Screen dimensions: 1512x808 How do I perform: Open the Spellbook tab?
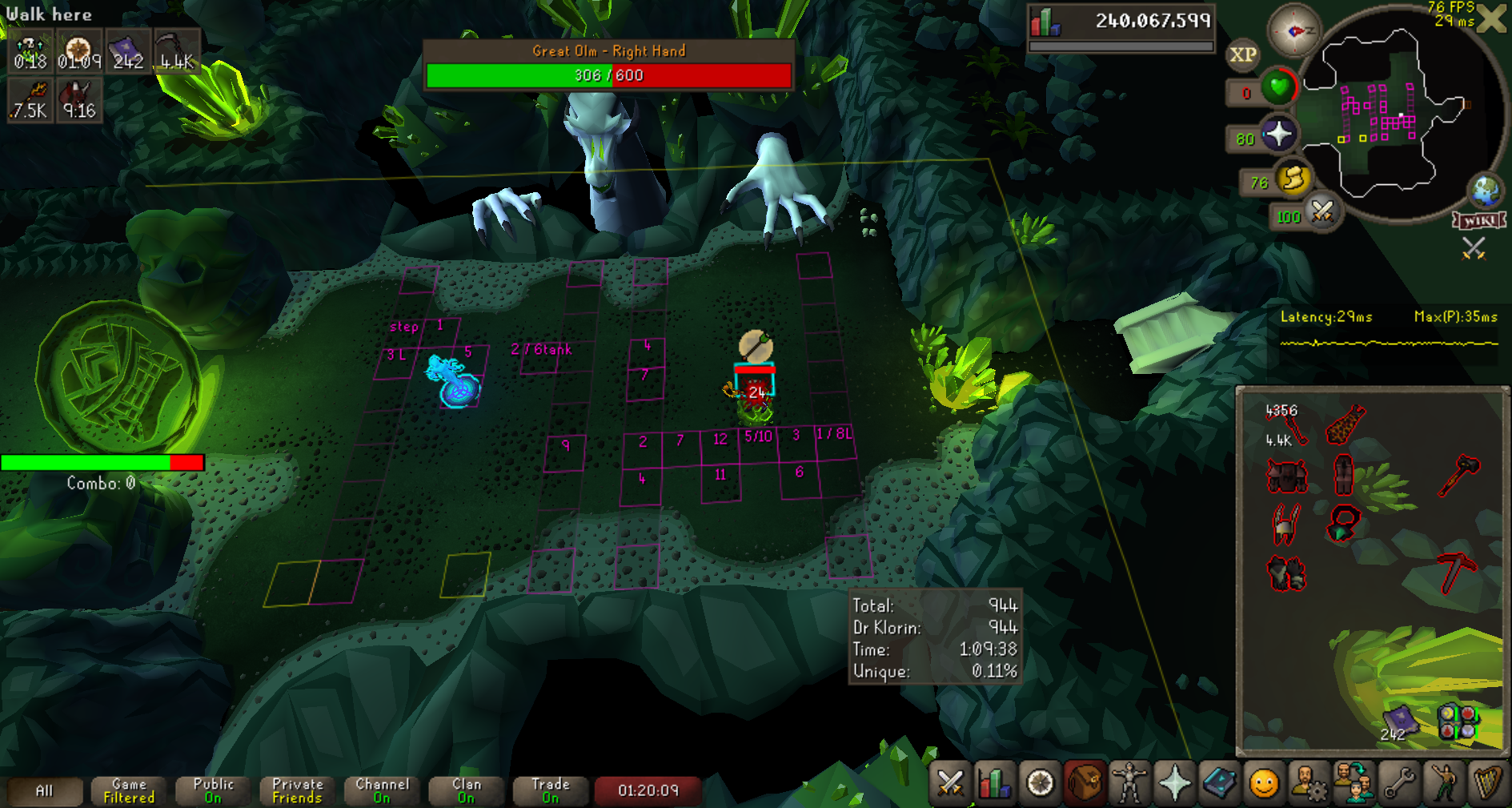pyautogui.click(x=1219, y=782)
